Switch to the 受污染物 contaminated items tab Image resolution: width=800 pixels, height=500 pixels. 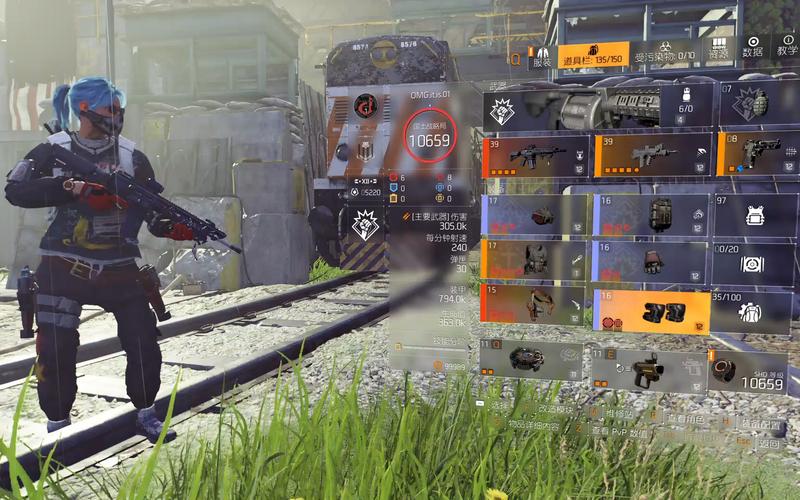point(665,54)
